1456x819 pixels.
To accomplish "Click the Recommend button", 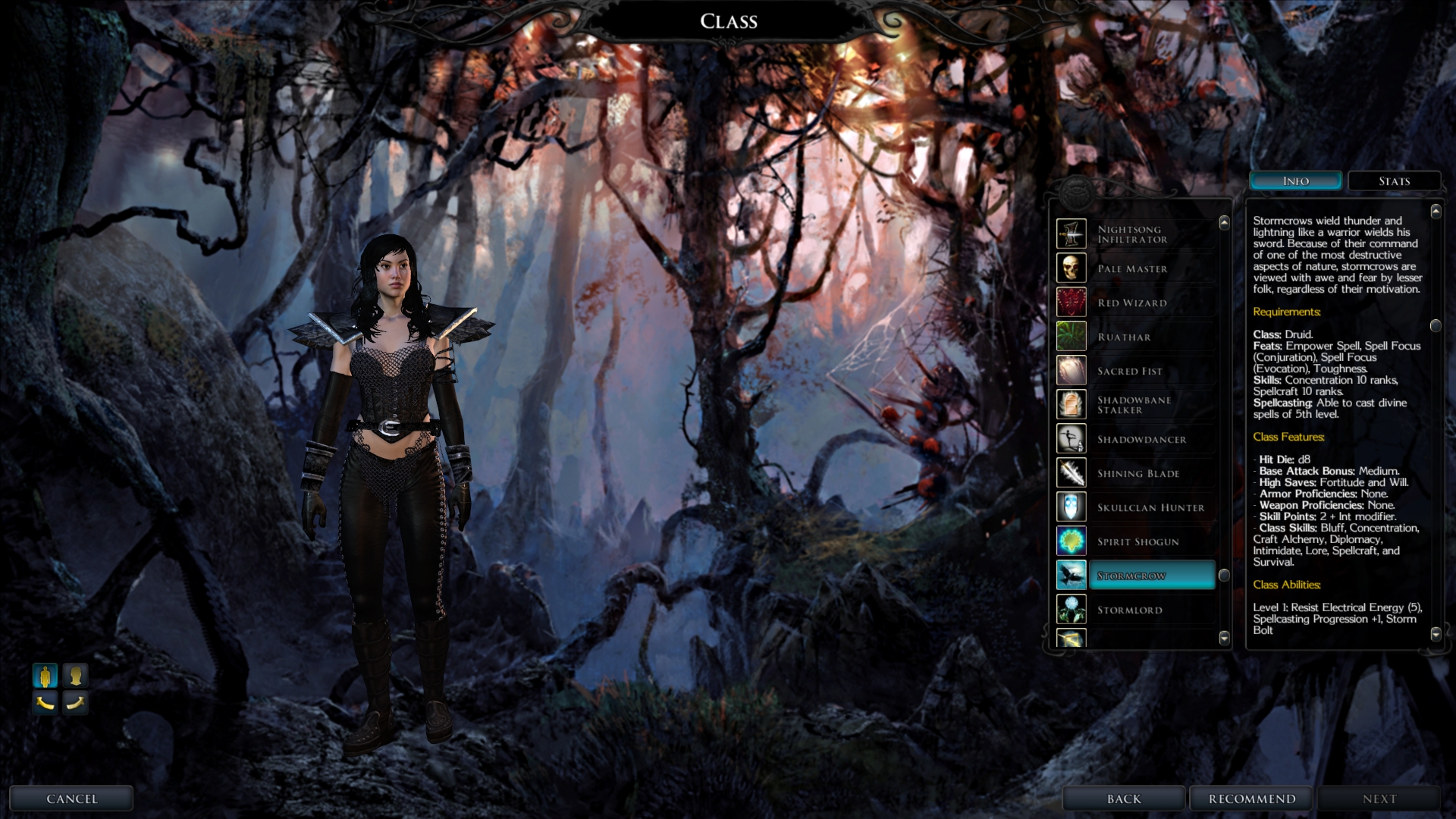I will point(1252,799).
